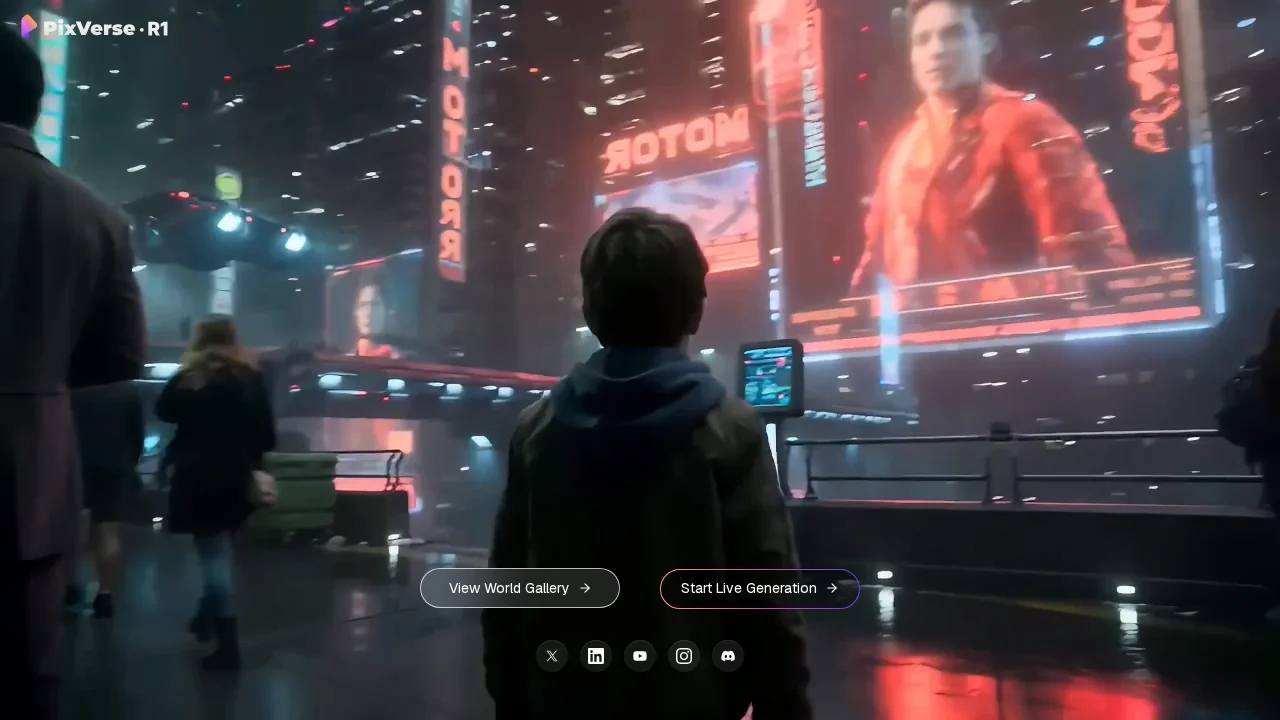Open View World Gallery
The height and width of the screenshot is (720, 1280).
click(x=520, y=588)
